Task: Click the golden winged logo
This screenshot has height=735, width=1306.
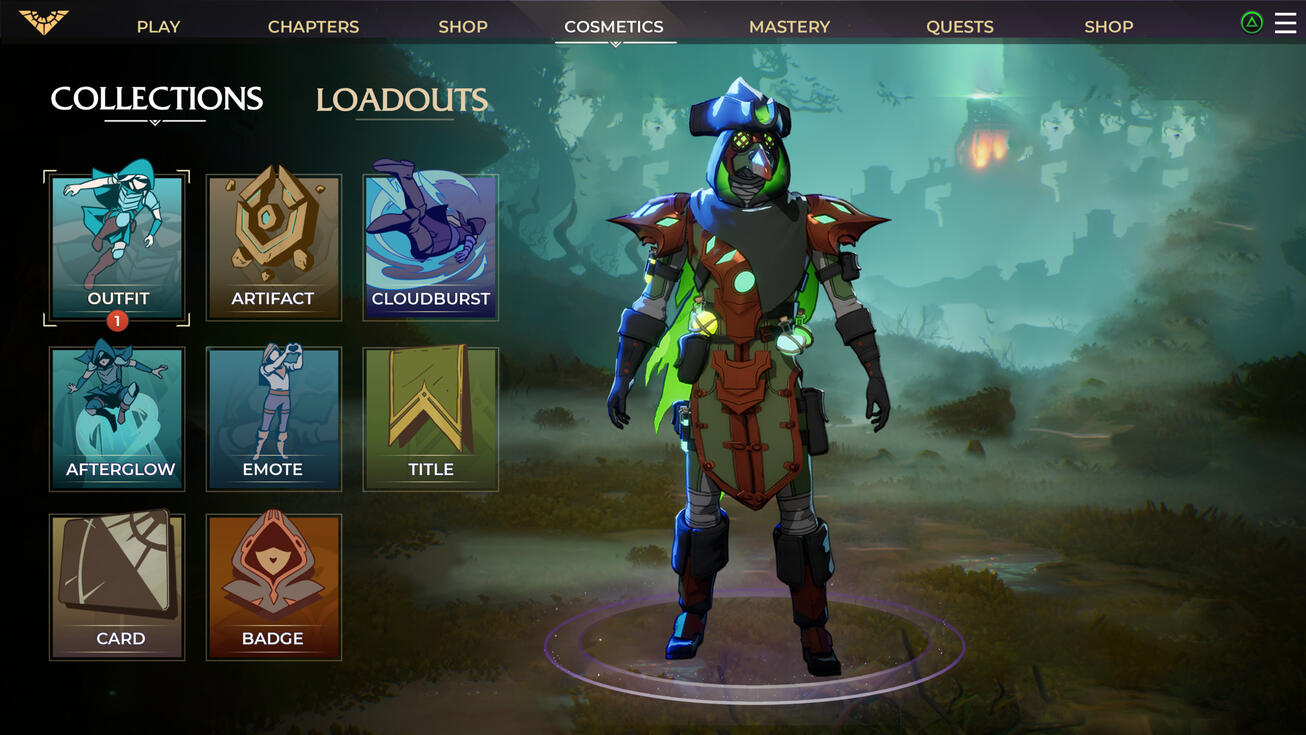Action: [44, 22]
